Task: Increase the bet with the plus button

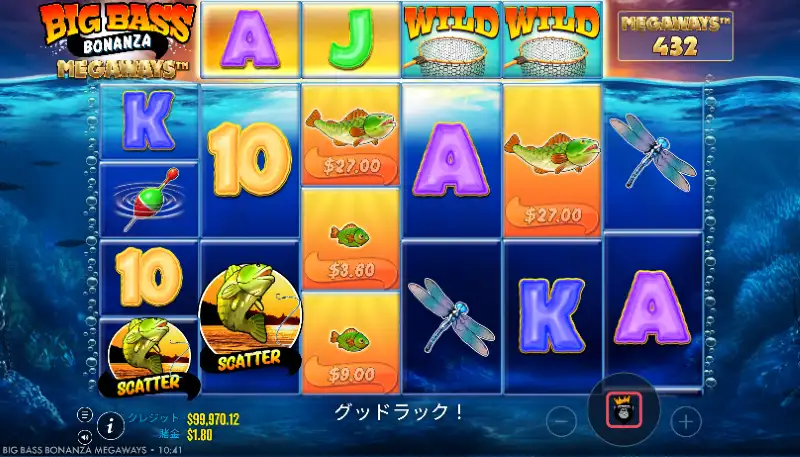Action: (x=686, y=422)
